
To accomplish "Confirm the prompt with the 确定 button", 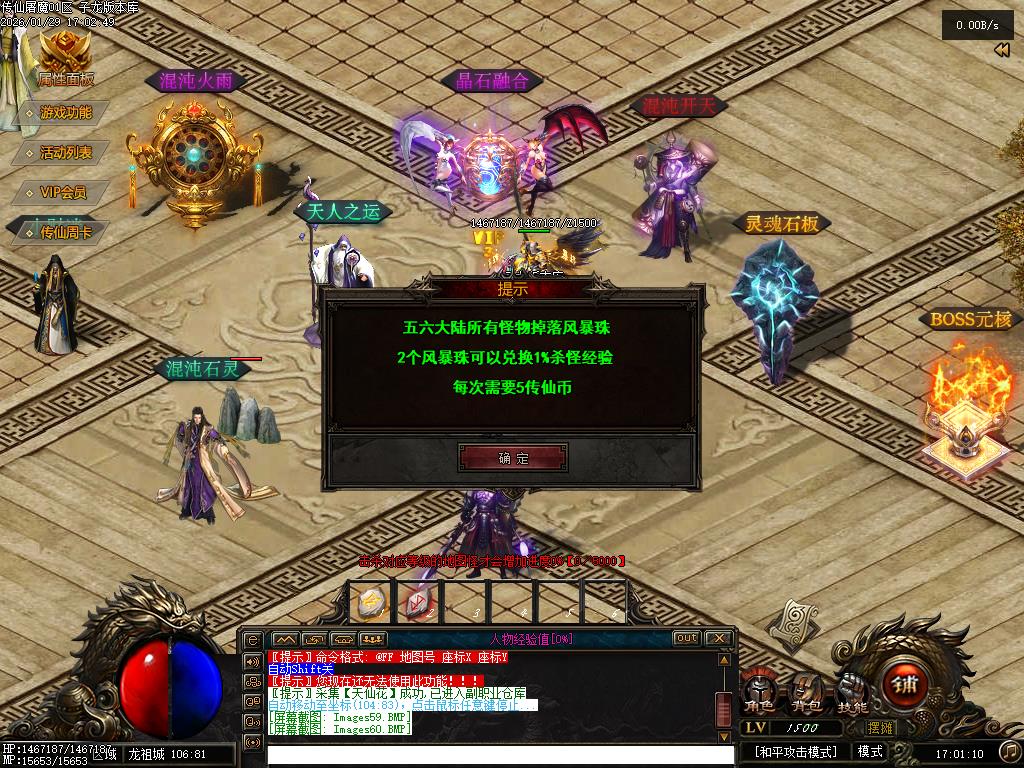I will [x=513, y=458].
